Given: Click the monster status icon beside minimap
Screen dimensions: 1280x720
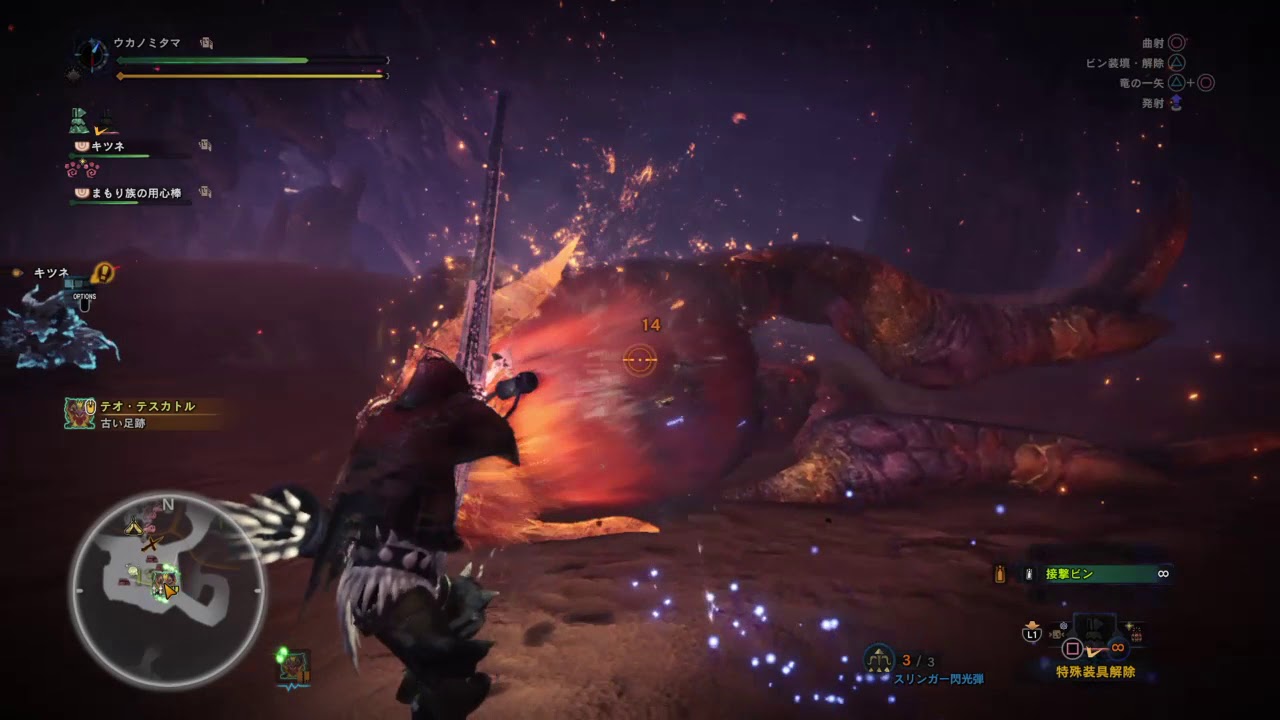Looking at the screenshot, I should click(x=293, y=667).
